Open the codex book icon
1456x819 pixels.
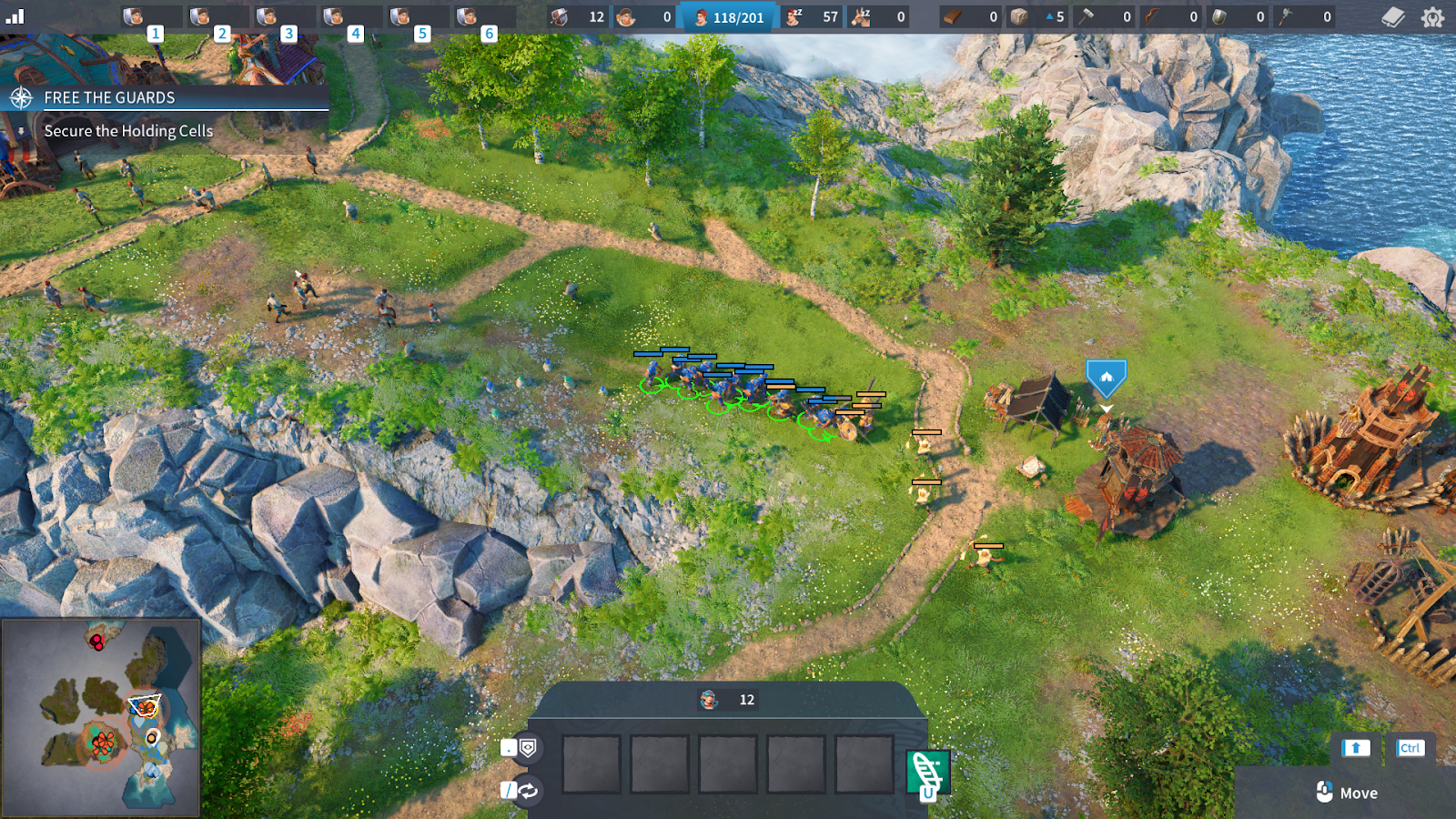click(1393, 17)
